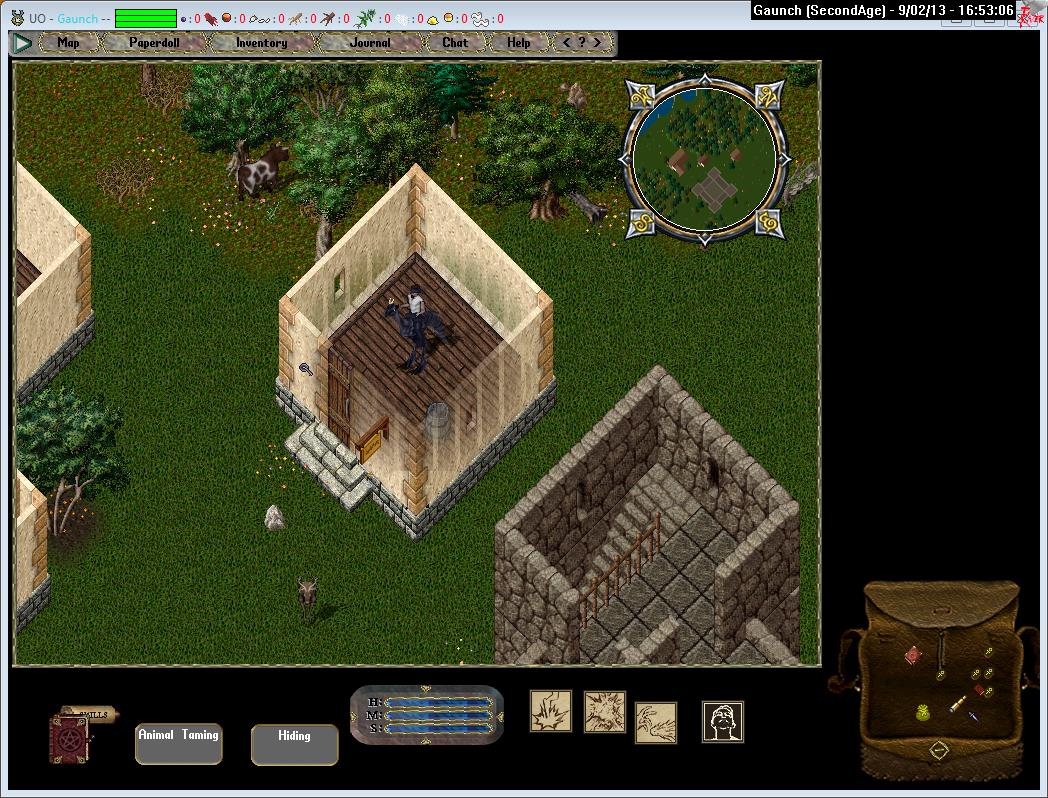Pick the red book in the backpack's upper left
Viewport: 1048px width, 798px height.
point(913,655)
